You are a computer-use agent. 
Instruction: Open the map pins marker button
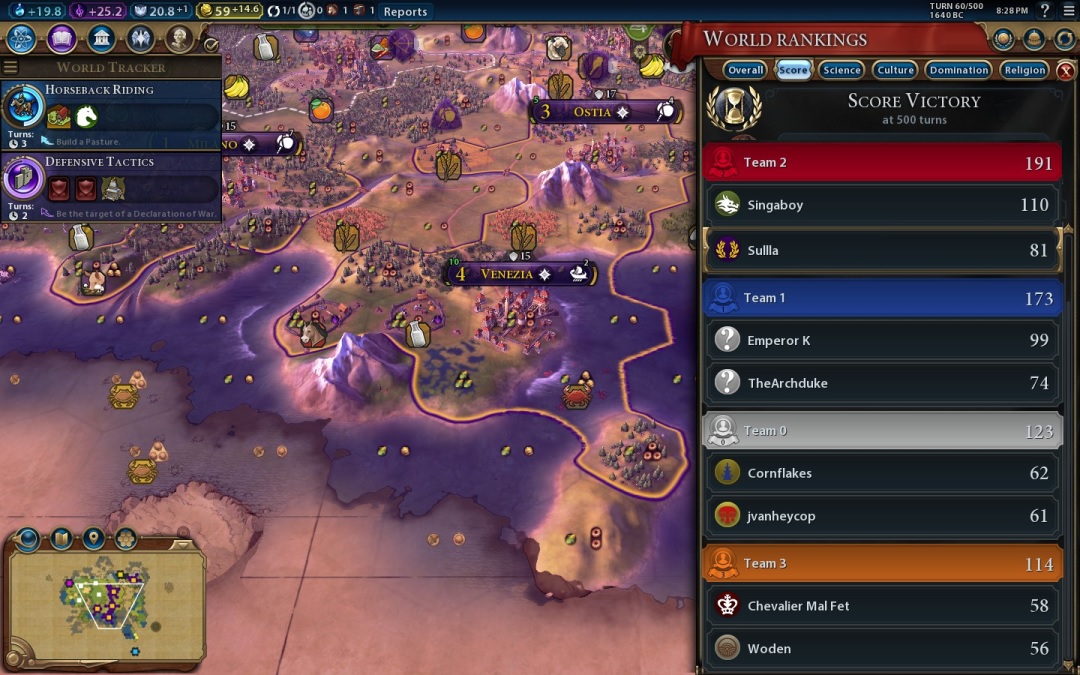(x=93, y=539)
